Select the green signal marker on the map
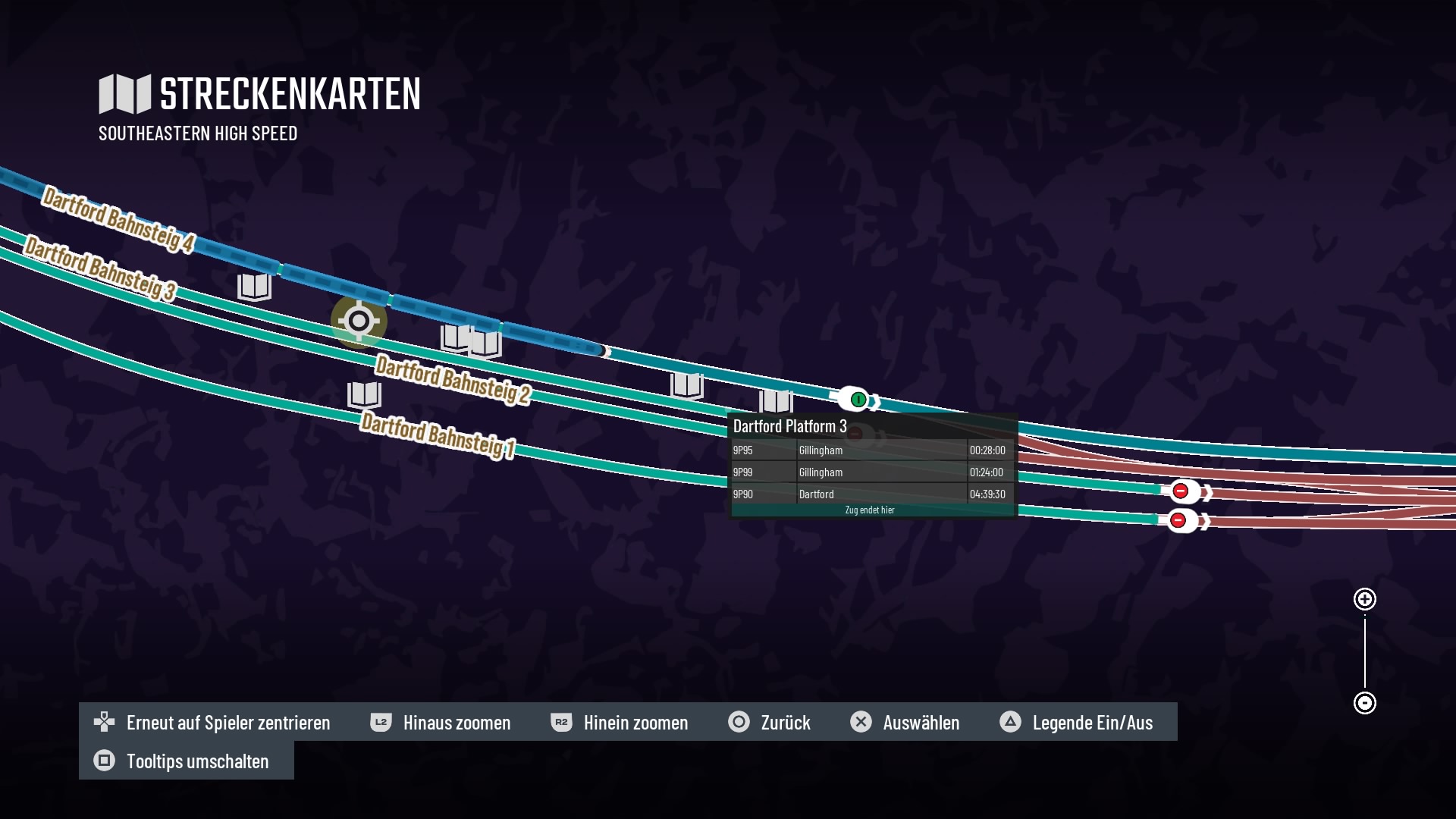 [x=858, y=399]
